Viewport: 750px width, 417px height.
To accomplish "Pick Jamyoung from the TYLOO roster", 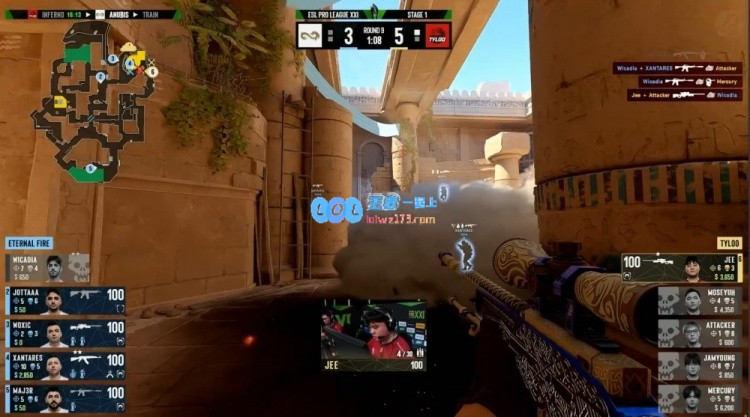I will pyautogui.click(x=700, y=366).
